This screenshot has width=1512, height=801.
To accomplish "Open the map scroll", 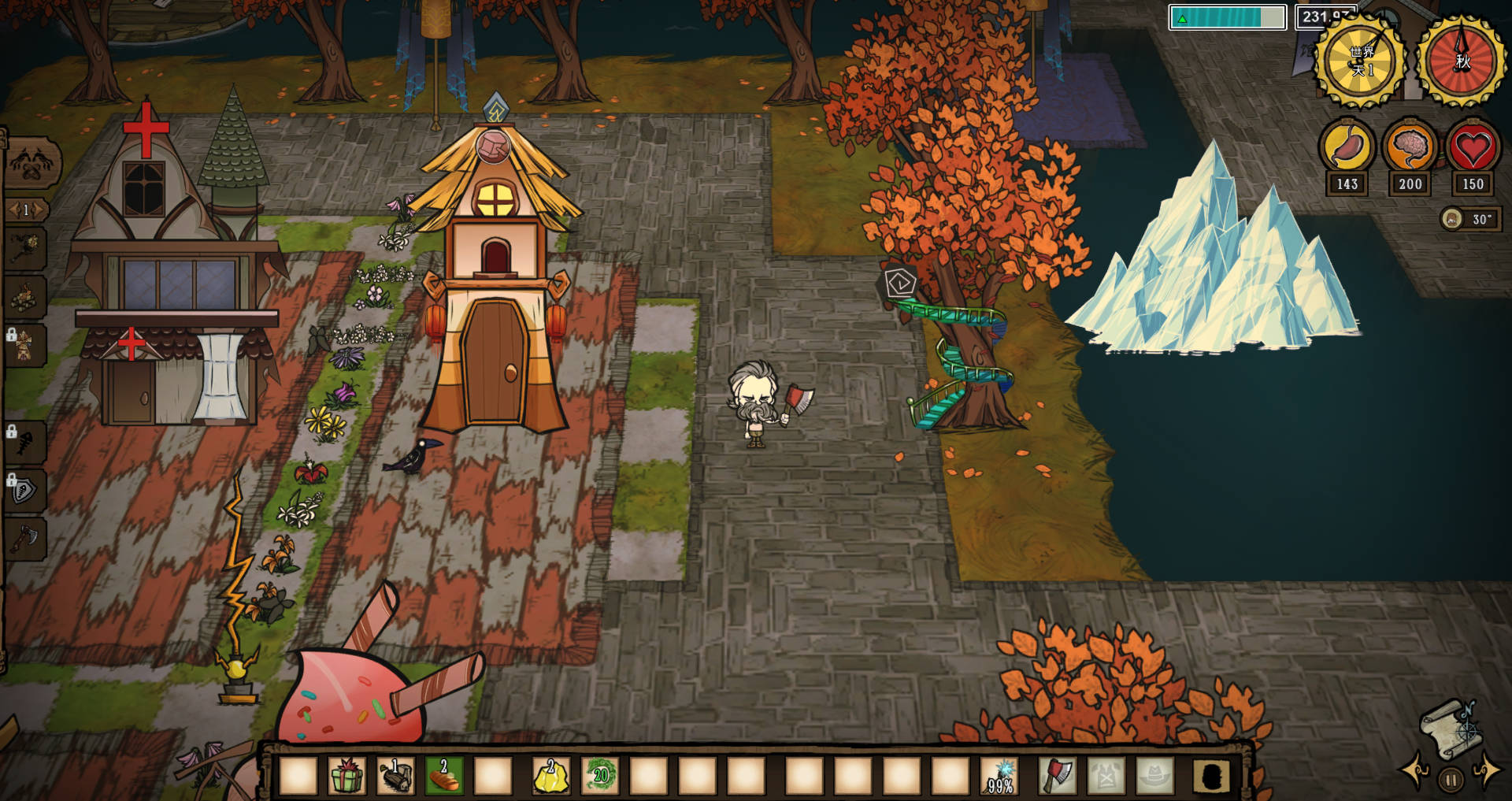I will [1451, 729].
